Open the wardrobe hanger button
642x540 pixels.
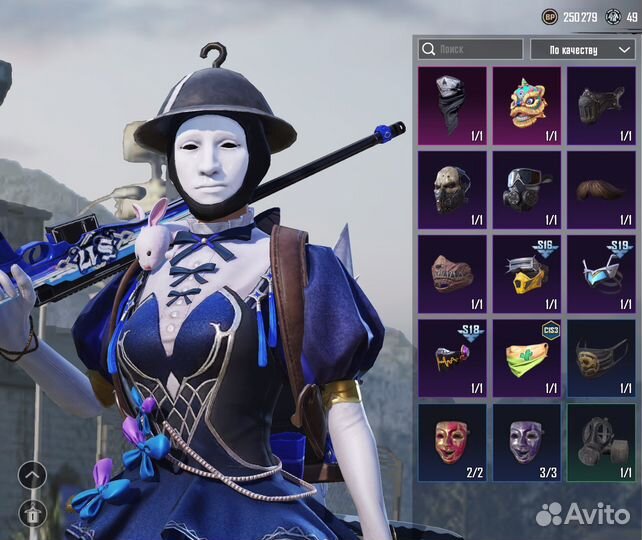pos(31,514)
